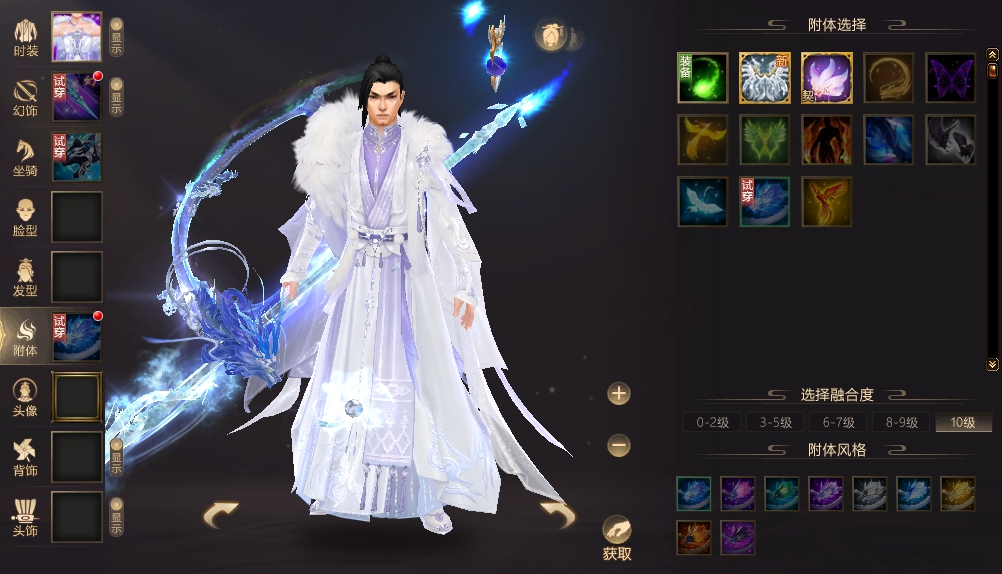This screenshot has width=1002, height=574.
Task: Select the purple butterfly 附体 icon
Action: (x=950, y=78)
